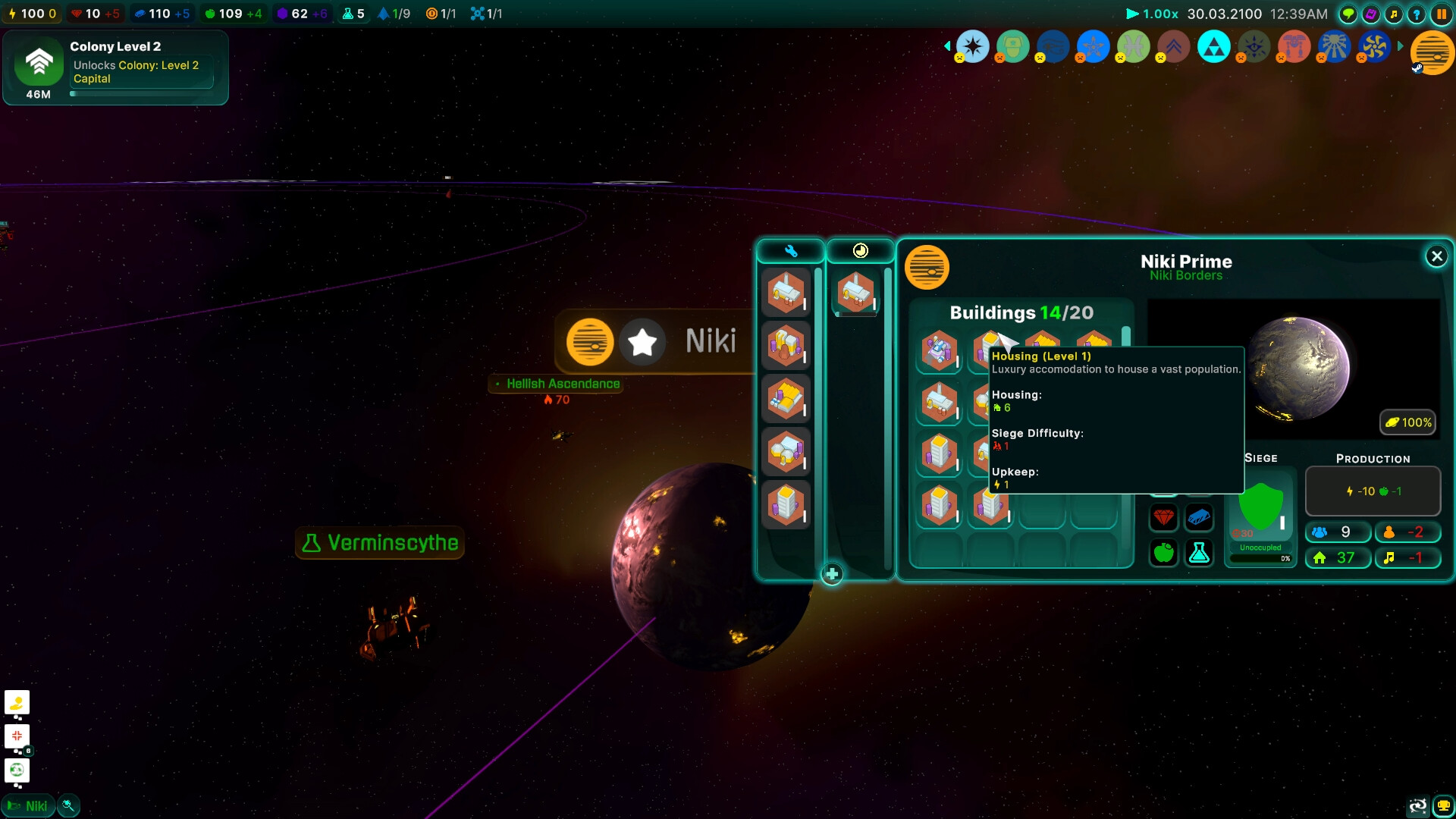This screenshot has height=819, width=1456.
Task: Expand the faction list with right arrow
Action: point(1401,46)
